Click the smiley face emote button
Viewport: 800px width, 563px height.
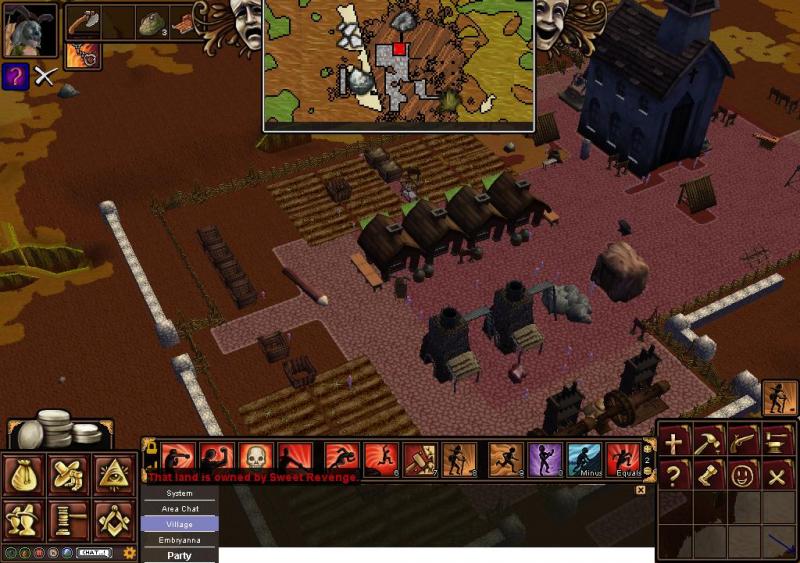coord(742,475)
